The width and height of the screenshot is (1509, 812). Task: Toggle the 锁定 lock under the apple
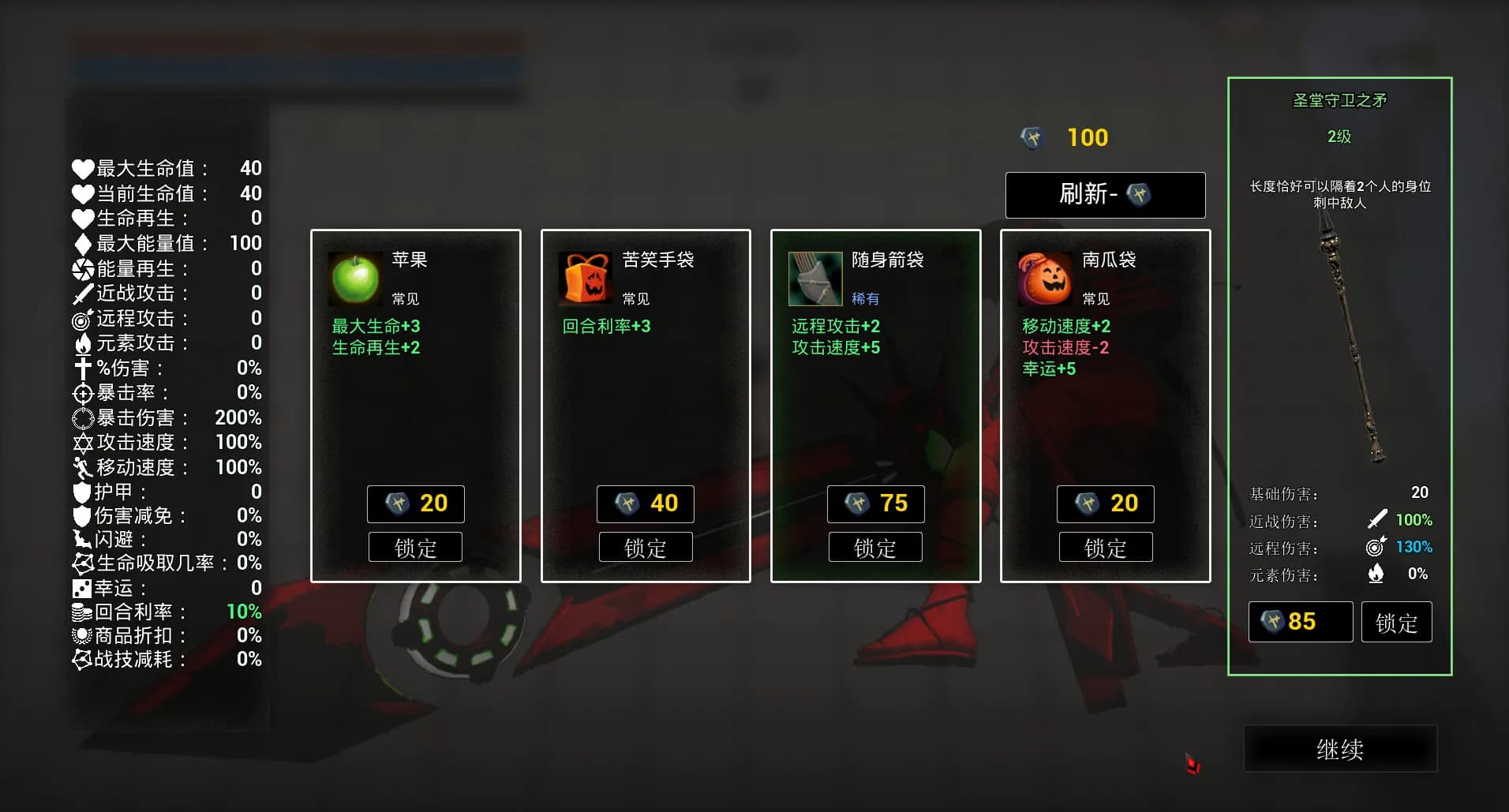[x=415, y=546]
